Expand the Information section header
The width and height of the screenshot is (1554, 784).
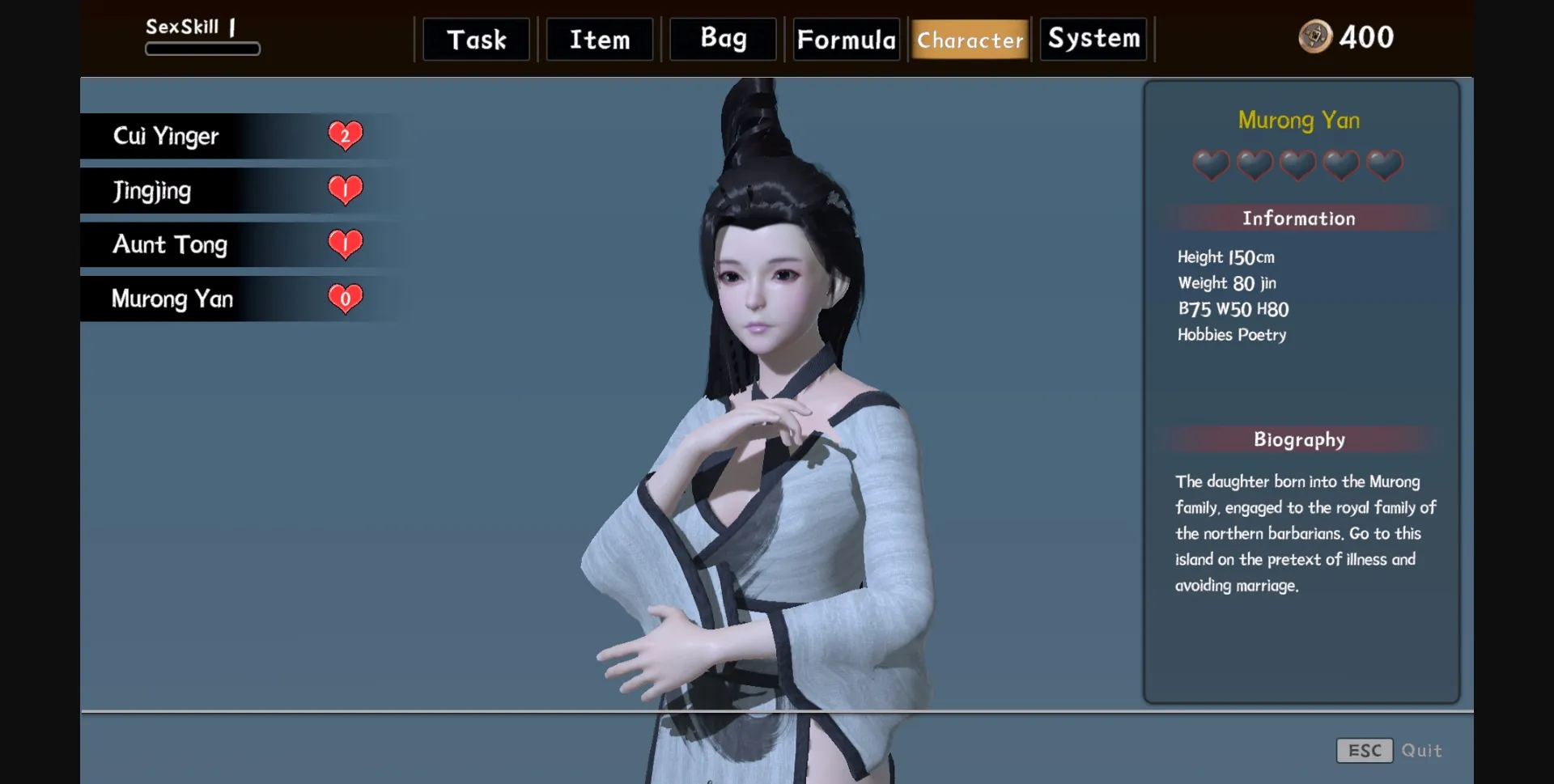click(1297, 218)
